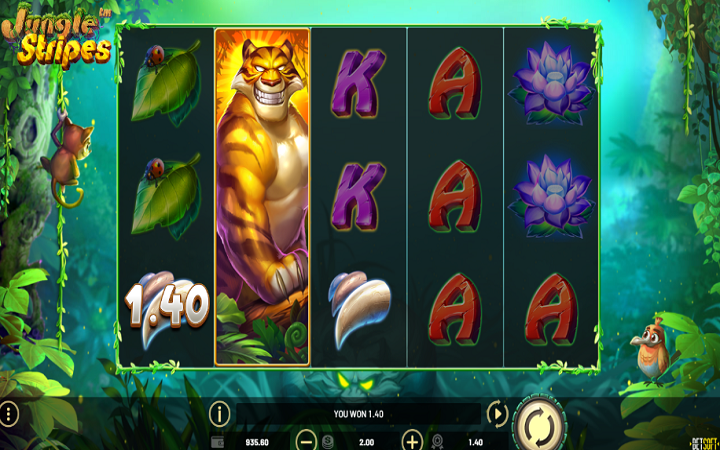The image size is (720, 450).
Task: Increase the bet with the plus button
Action: [412, 440]
